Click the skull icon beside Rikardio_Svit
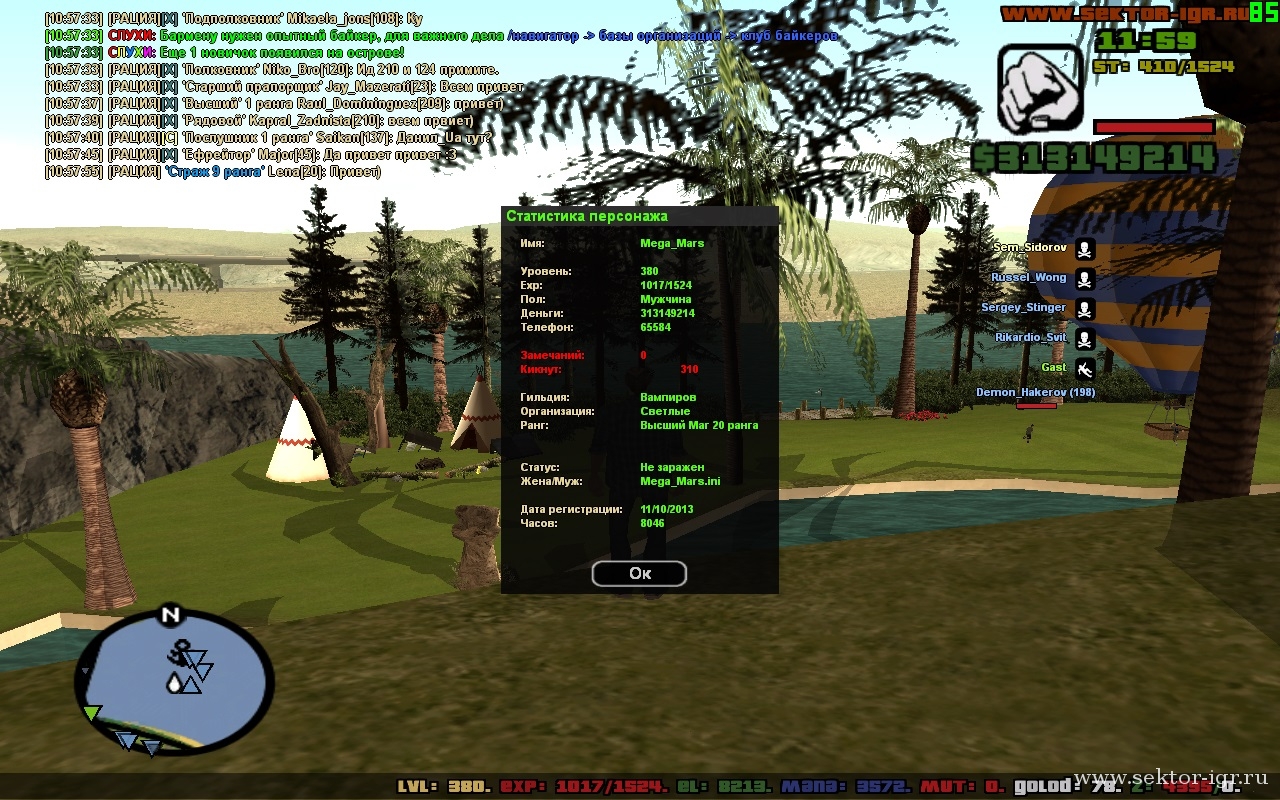This screenshot has width=1280, height=800. (1084, 339)
